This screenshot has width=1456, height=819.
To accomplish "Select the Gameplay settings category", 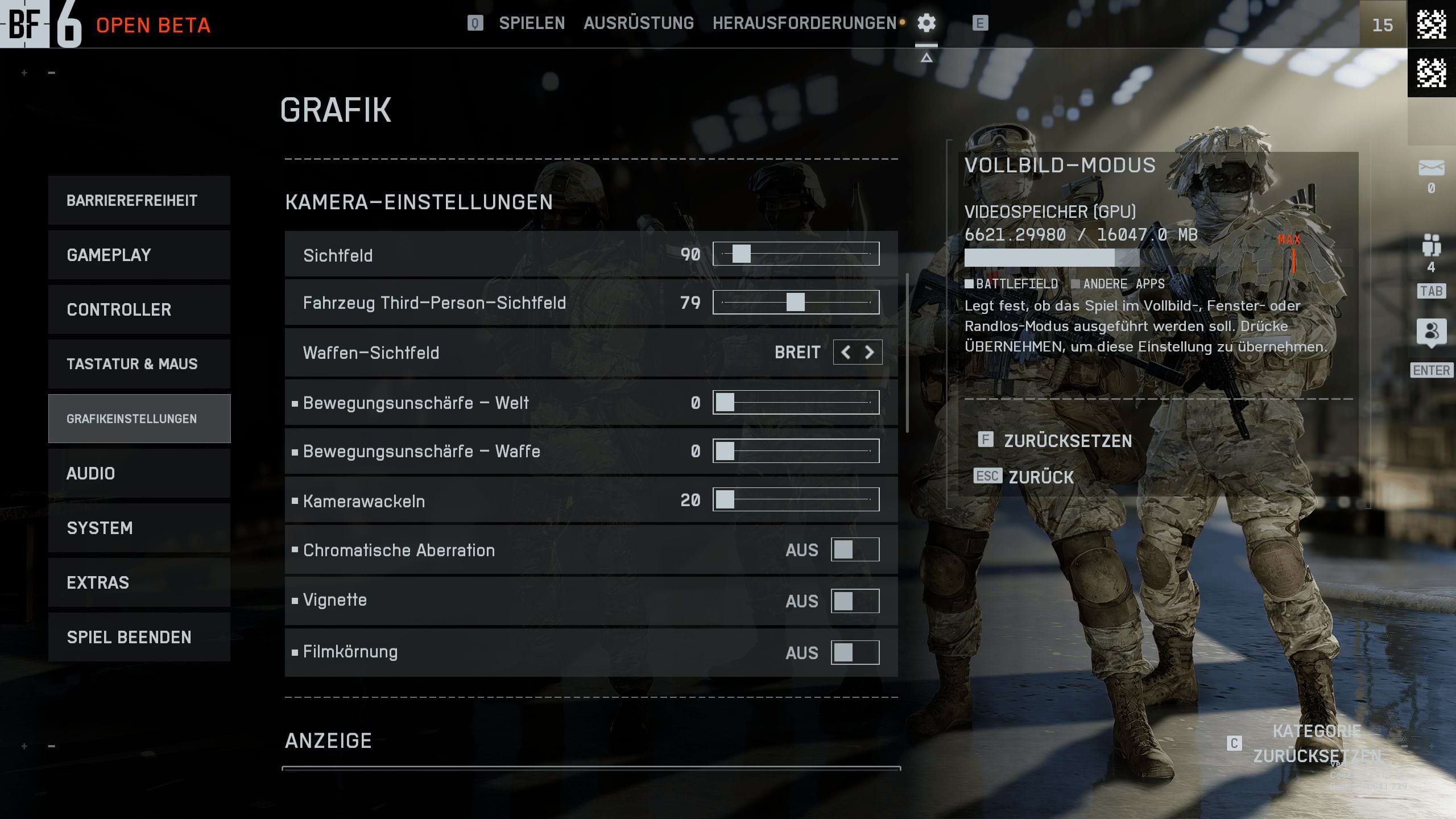I will [139, 255].
